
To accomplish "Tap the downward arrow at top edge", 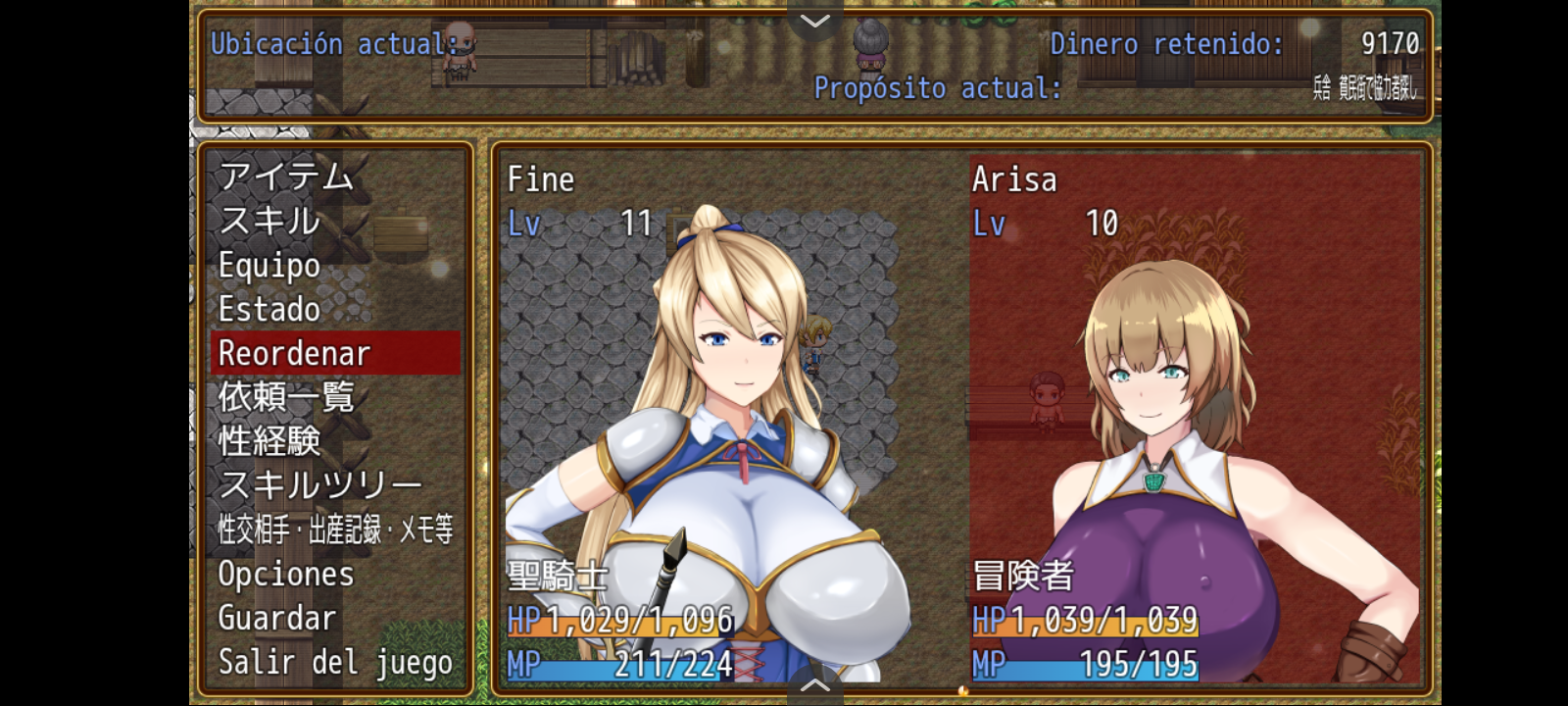I will click(815, 20).
